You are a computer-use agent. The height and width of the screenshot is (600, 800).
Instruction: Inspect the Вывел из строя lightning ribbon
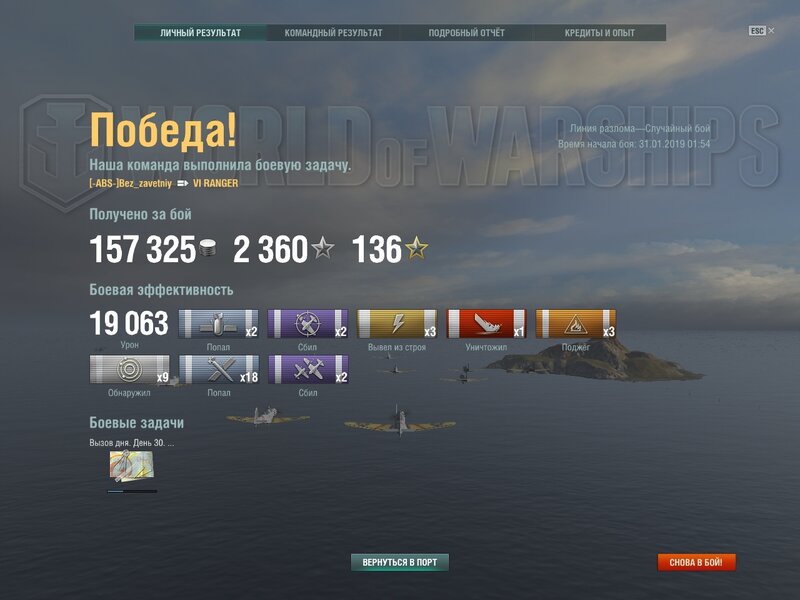tap(397, 324)
